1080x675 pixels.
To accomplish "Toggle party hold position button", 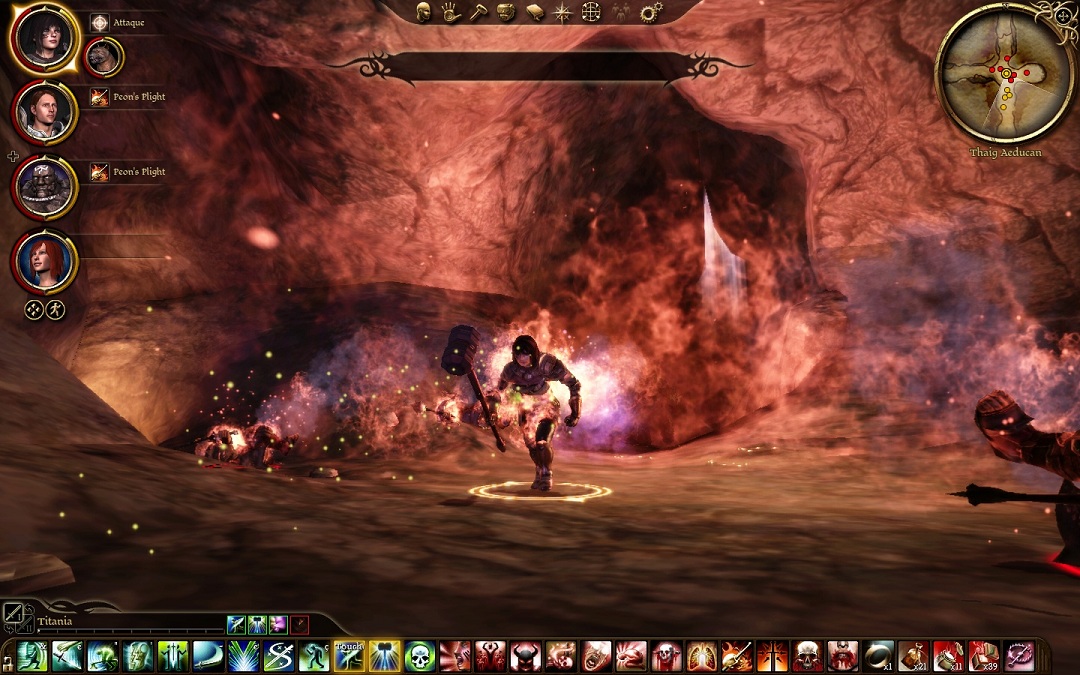I will (x=33, y=310).
